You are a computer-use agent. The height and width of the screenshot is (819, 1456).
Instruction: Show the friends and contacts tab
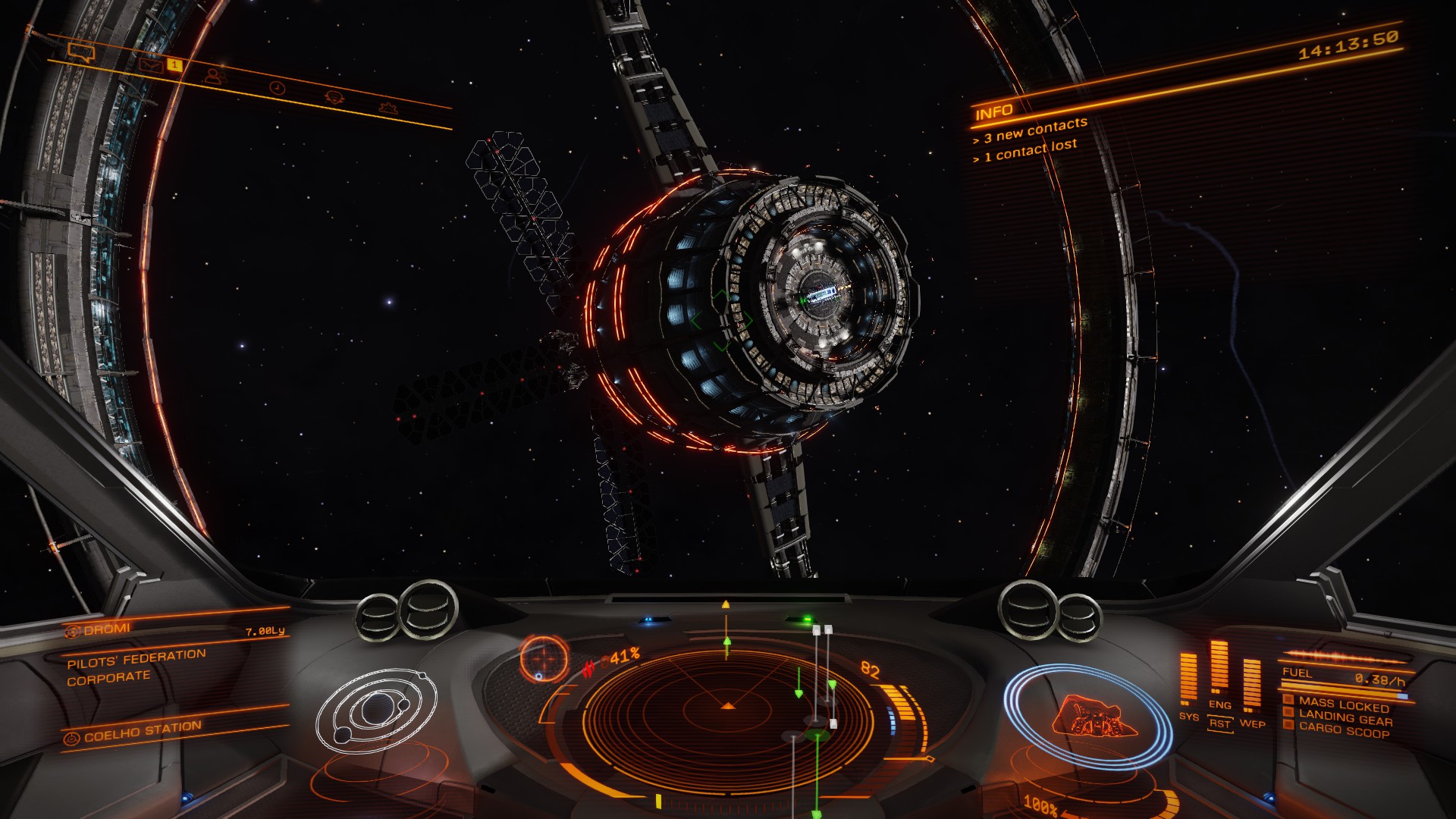[x=215, y=76]
